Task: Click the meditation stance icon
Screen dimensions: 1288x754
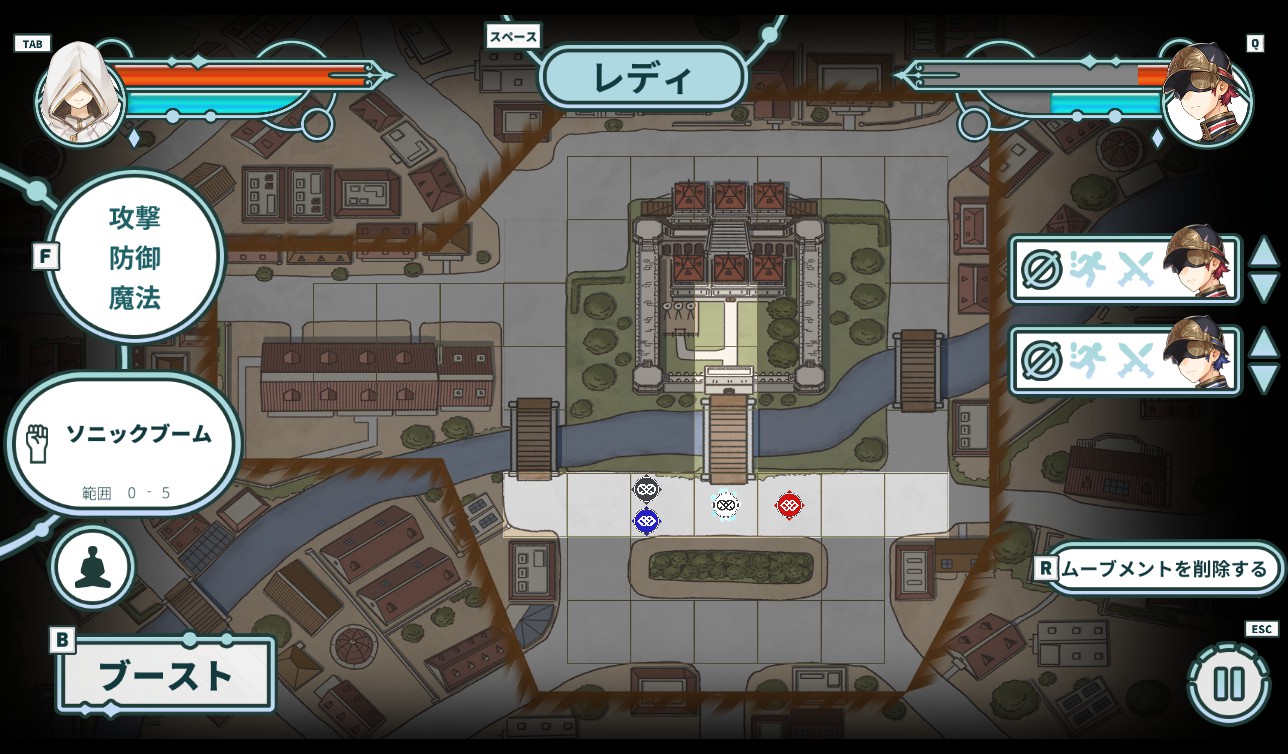Action: click(x=91, y=566)
